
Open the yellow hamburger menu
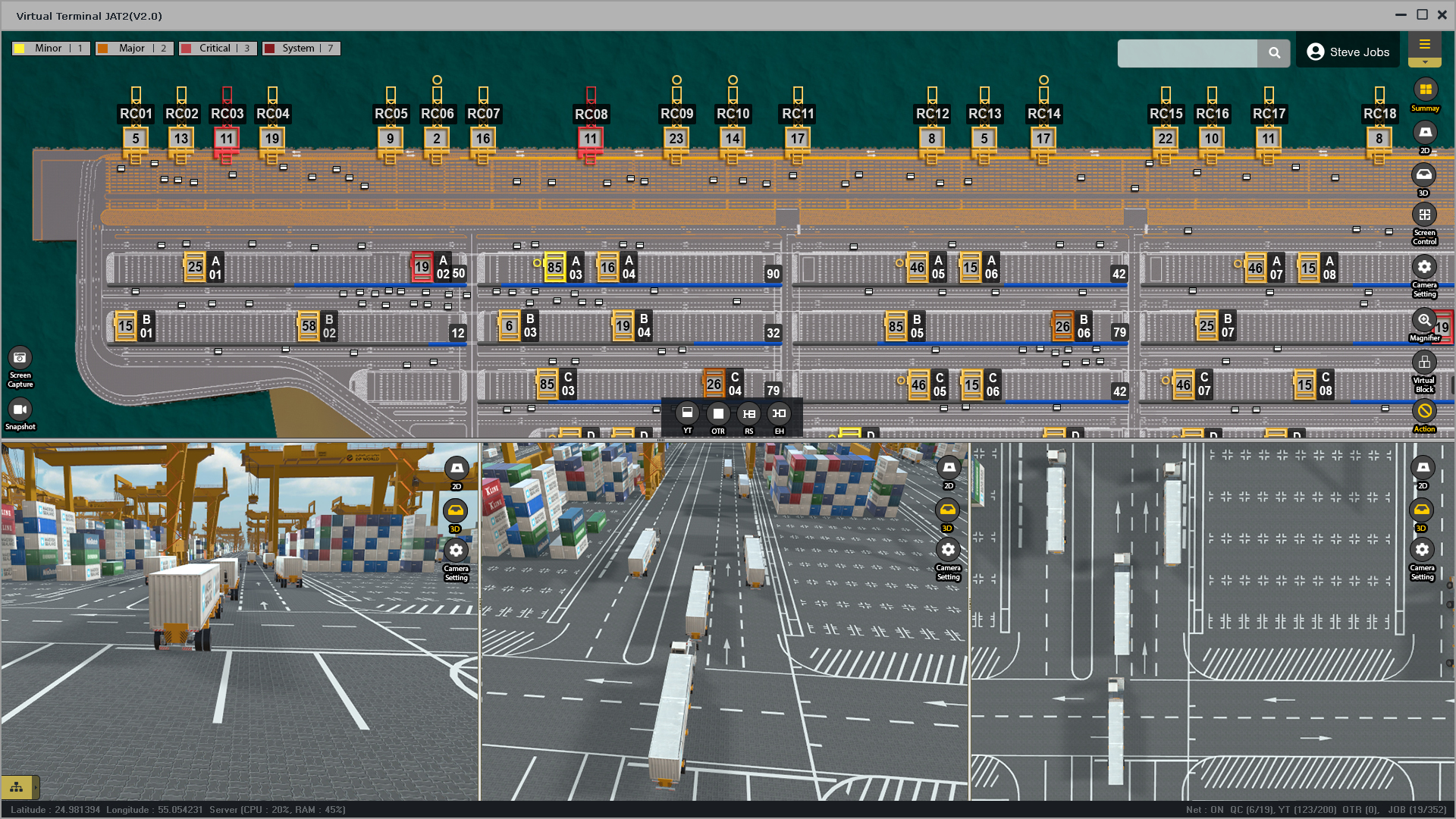1425,45
